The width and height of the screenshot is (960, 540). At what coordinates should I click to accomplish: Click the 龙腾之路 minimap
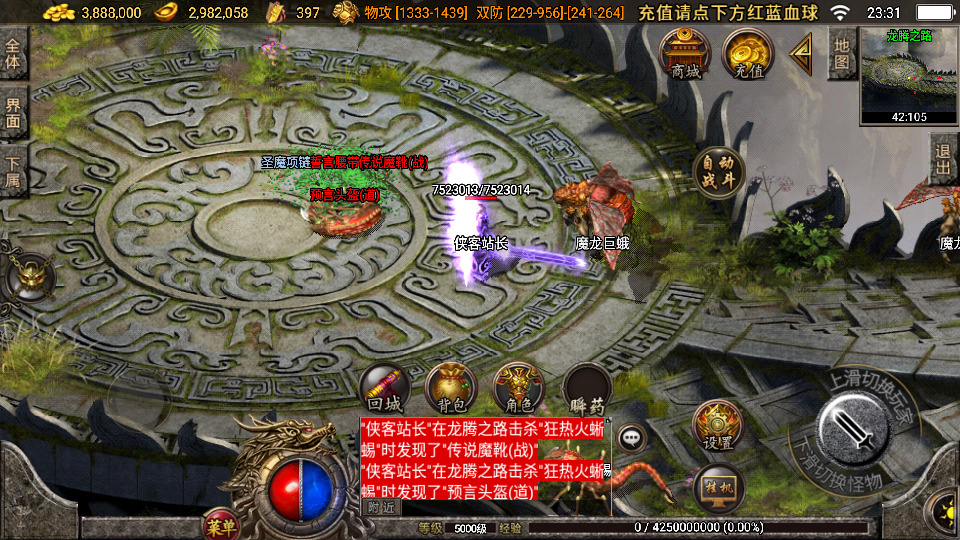tap(909, 76)
